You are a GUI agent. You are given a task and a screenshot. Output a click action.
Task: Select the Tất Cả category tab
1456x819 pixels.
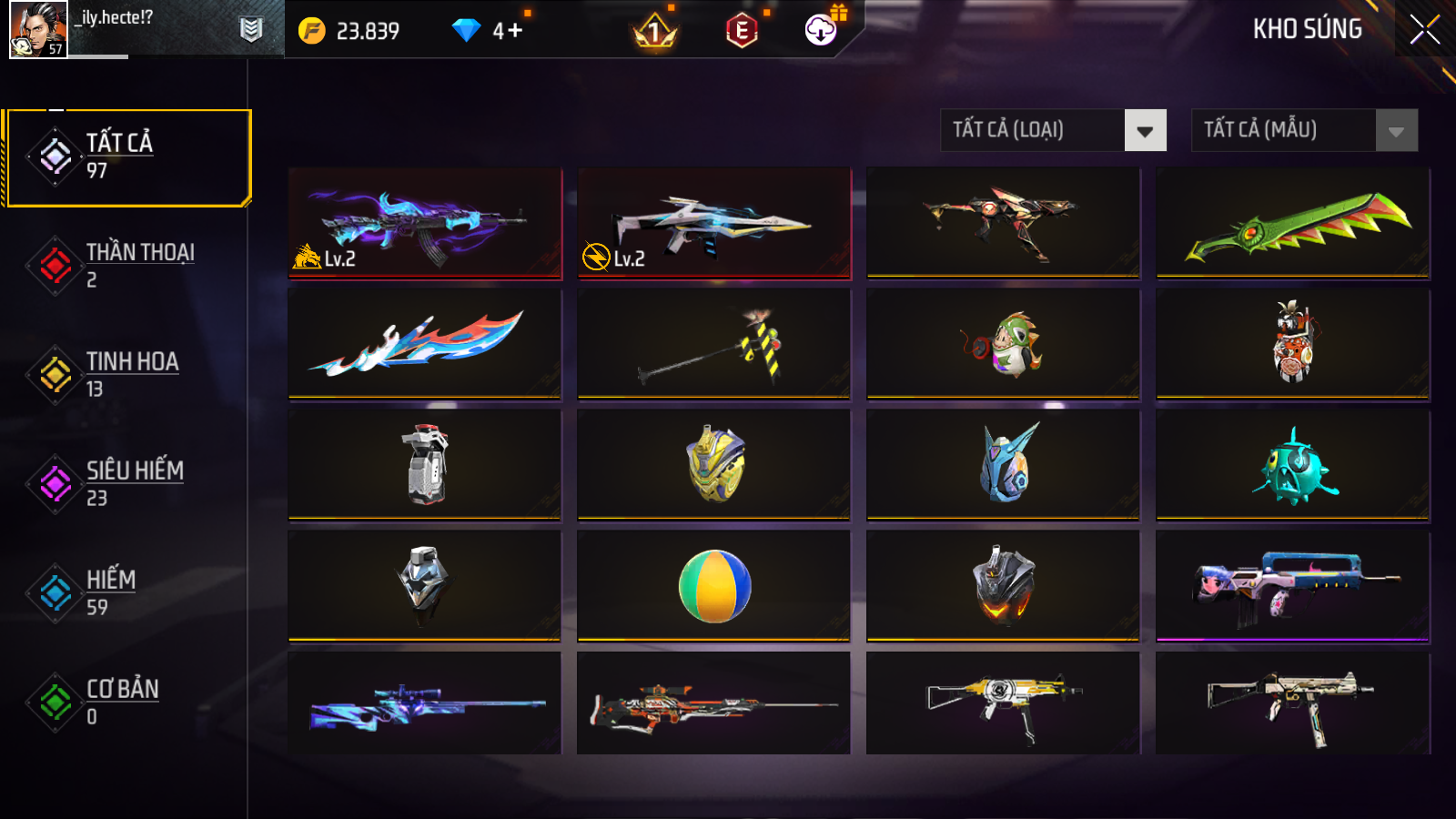point(127,157)
